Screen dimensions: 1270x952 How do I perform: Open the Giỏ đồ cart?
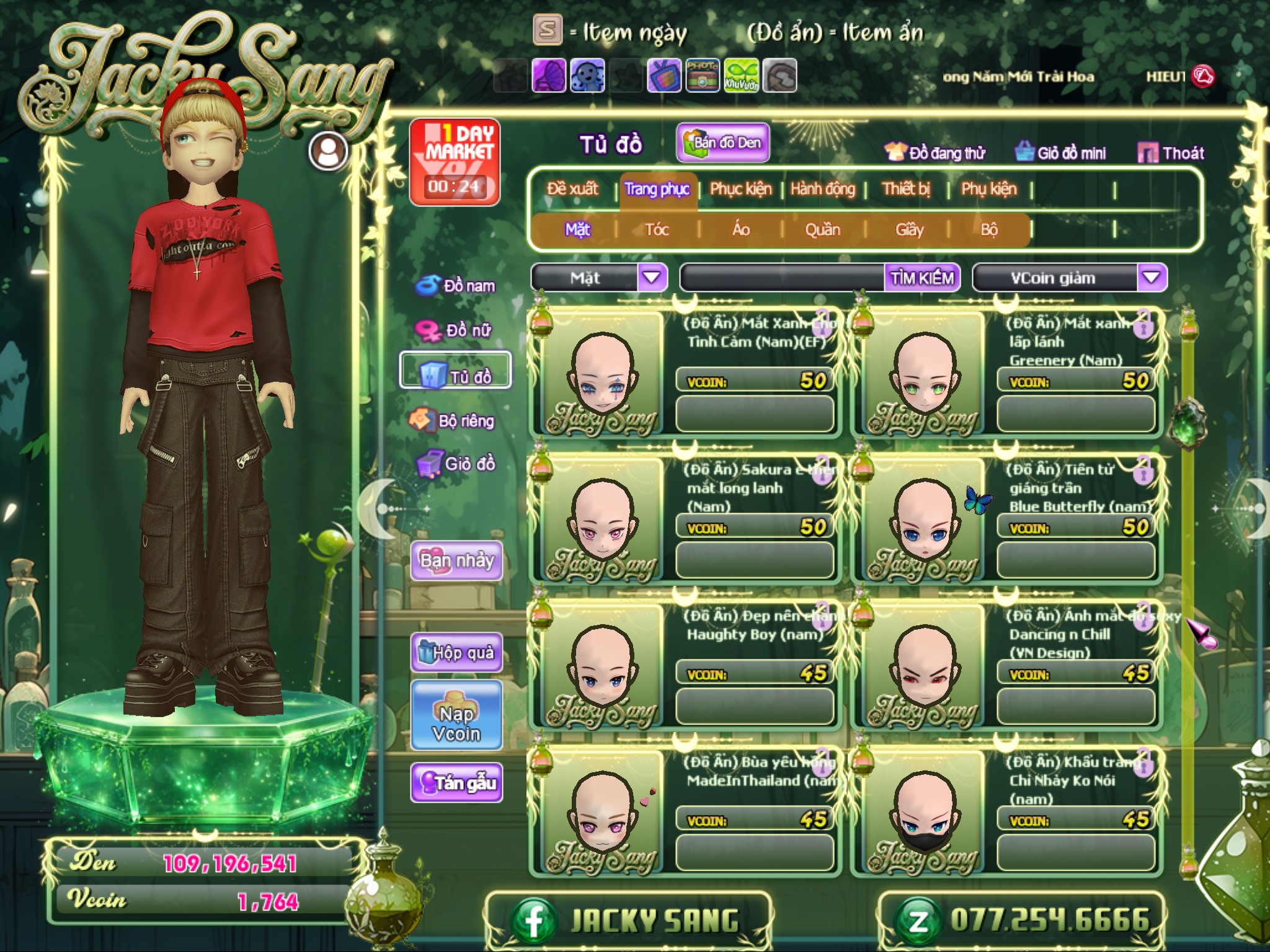[x=456, y=464]
